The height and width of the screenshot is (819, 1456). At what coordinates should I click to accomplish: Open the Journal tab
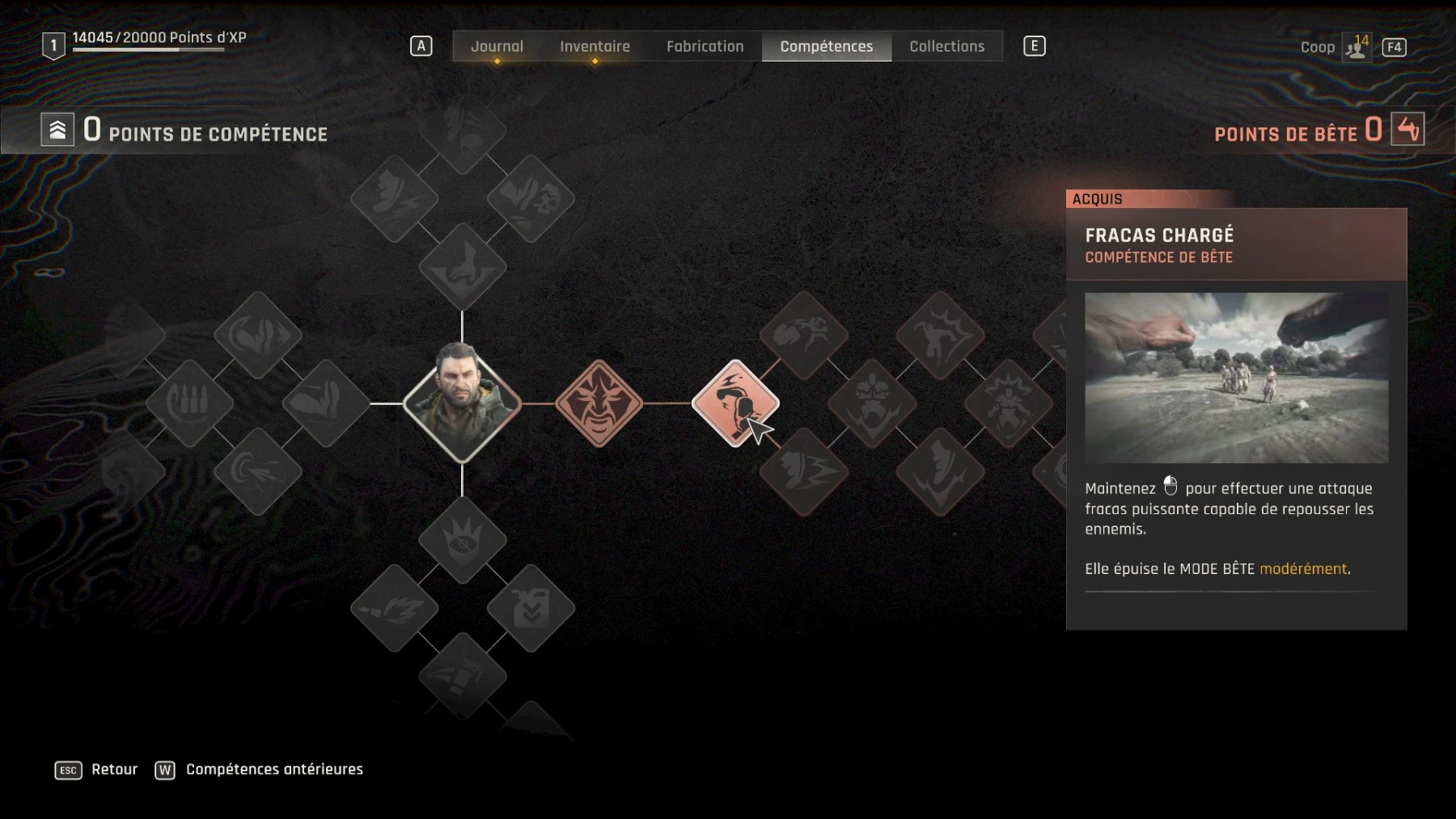tap(497, 47)
